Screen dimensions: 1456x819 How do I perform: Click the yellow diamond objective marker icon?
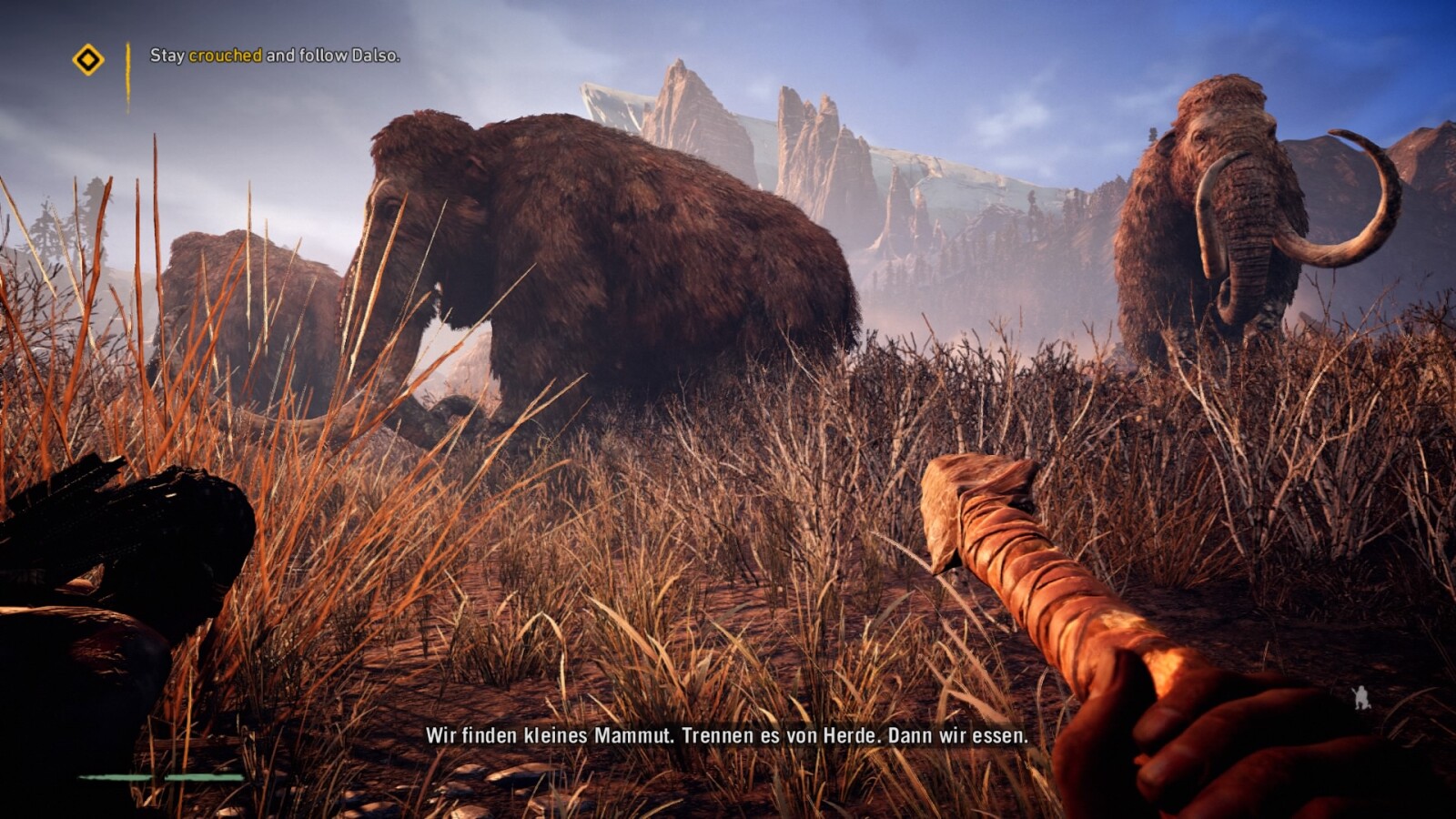coord(88,60)
